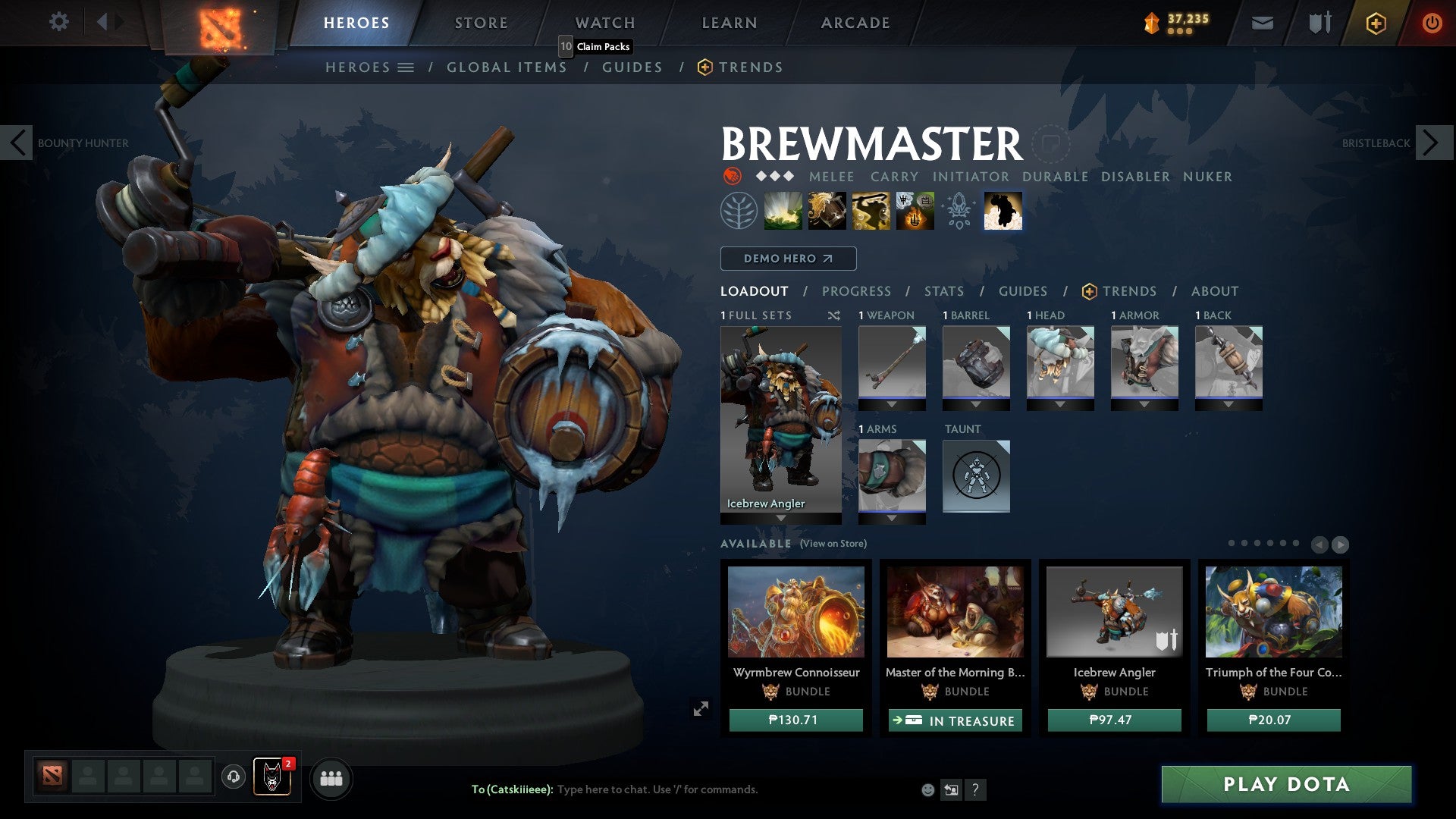Open the settings gear

coord(58,22)
